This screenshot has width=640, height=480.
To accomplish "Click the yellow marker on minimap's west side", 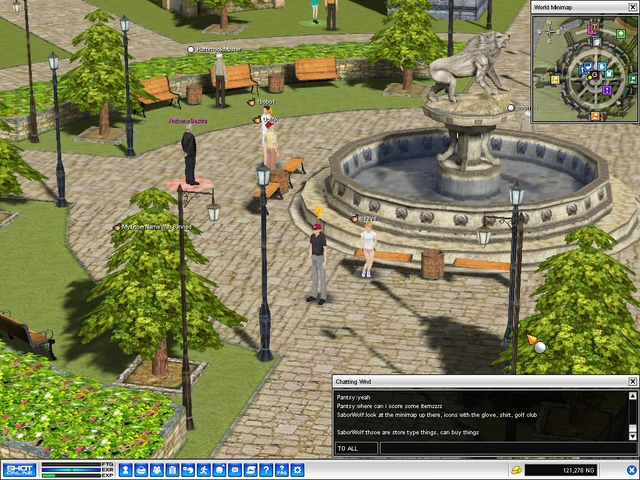I will [x=555, y=79].
